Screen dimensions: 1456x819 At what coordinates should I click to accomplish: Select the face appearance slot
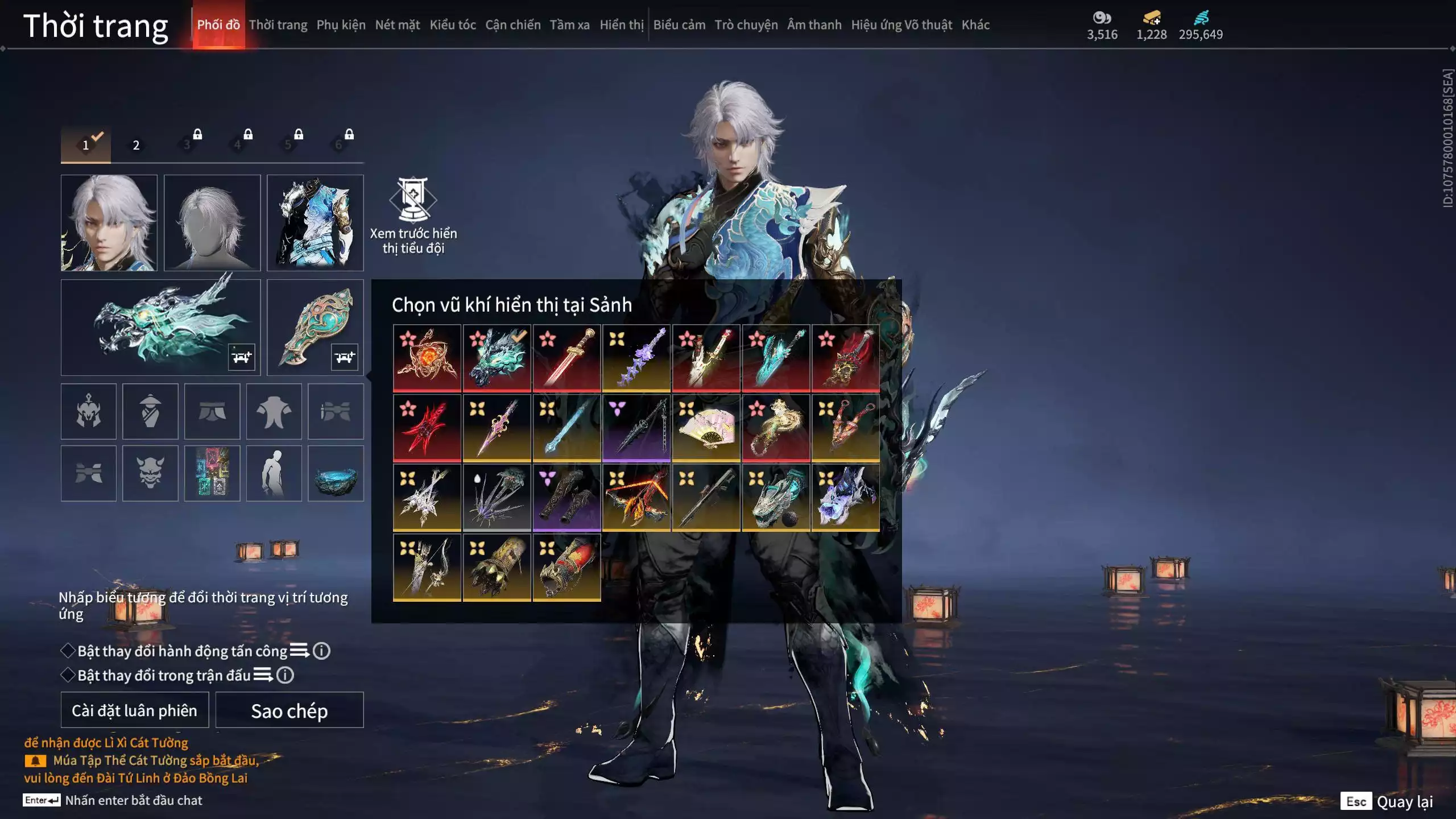pos(109,222)
